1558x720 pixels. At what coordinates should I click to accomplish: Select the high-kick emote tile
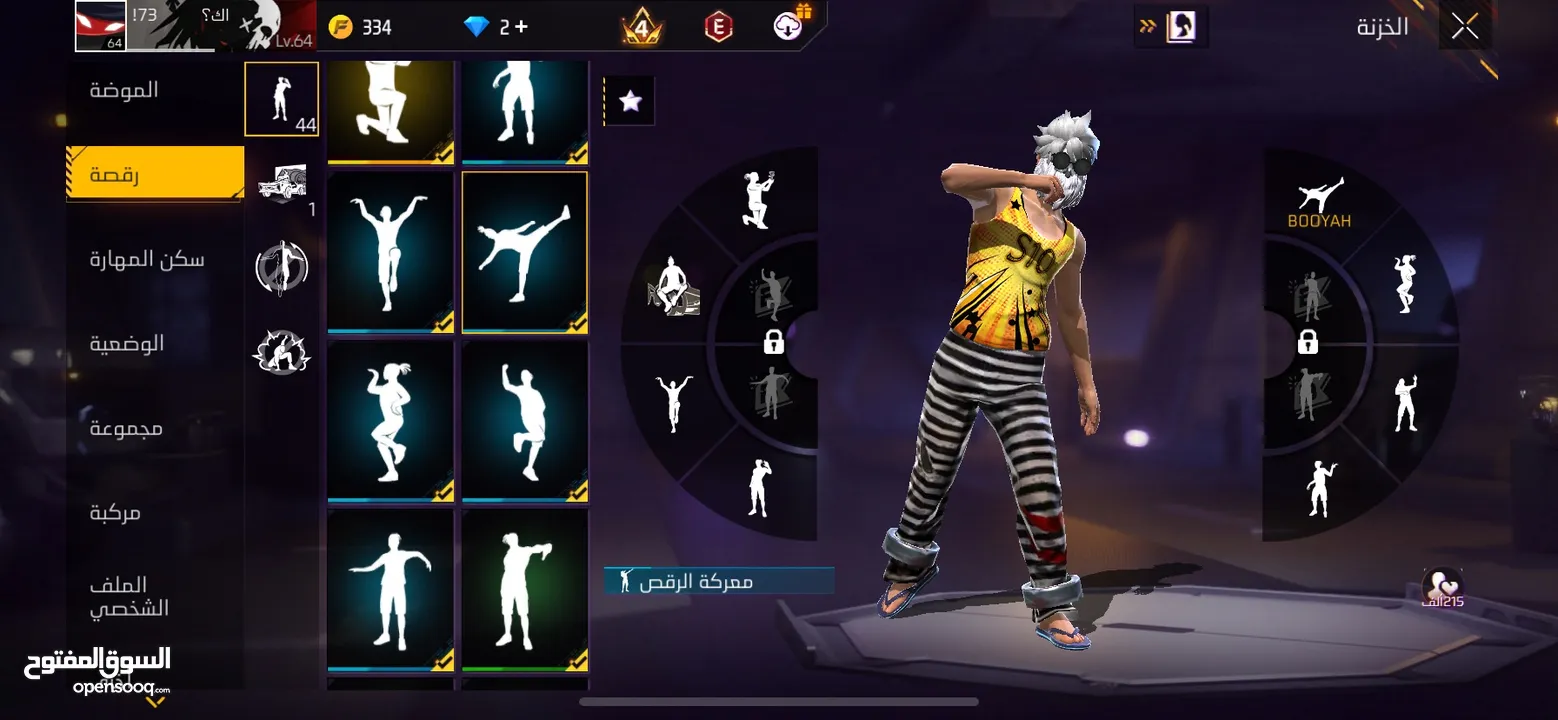click(524, 252)
